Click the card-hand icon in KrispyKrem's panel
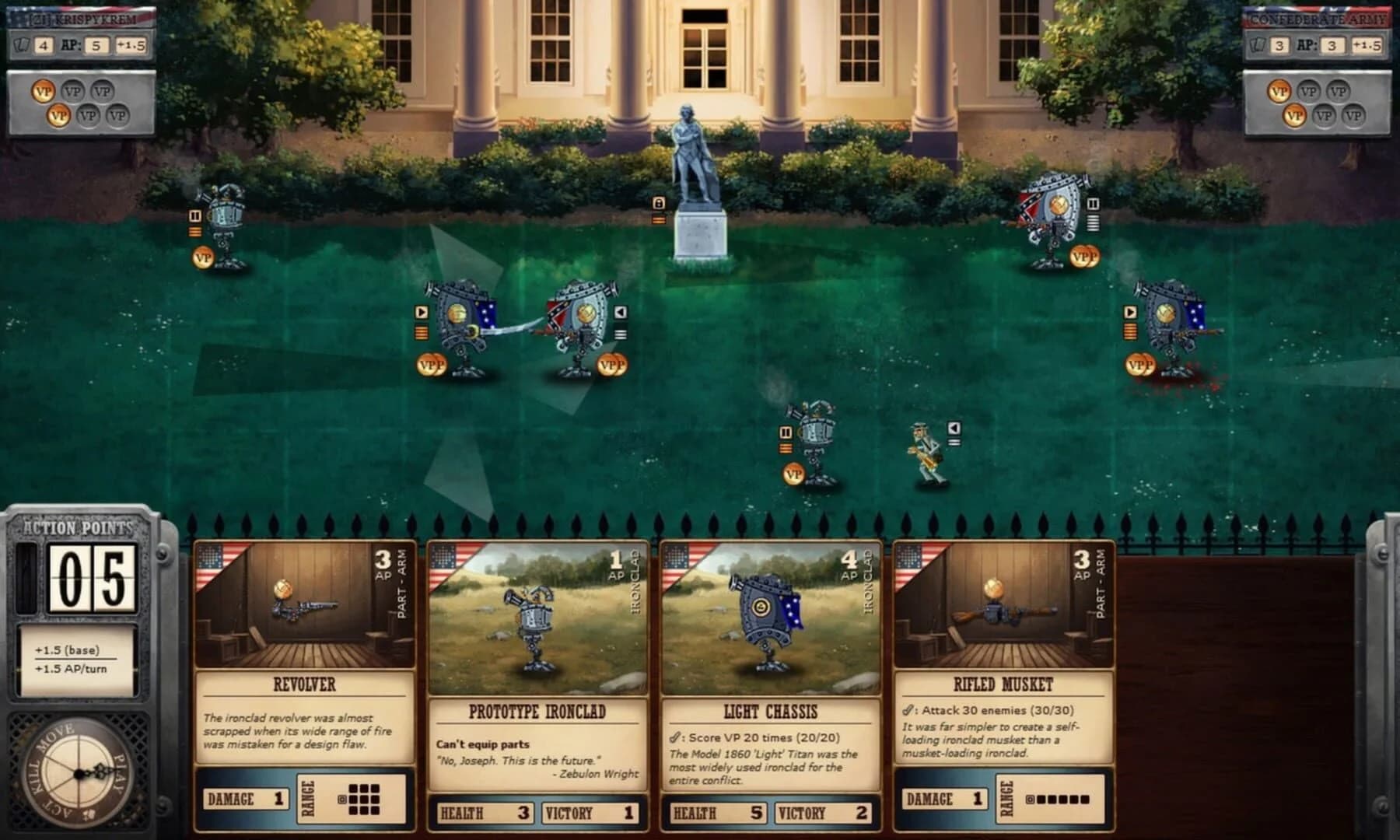 pyautogui.click(x=23, y=45)
